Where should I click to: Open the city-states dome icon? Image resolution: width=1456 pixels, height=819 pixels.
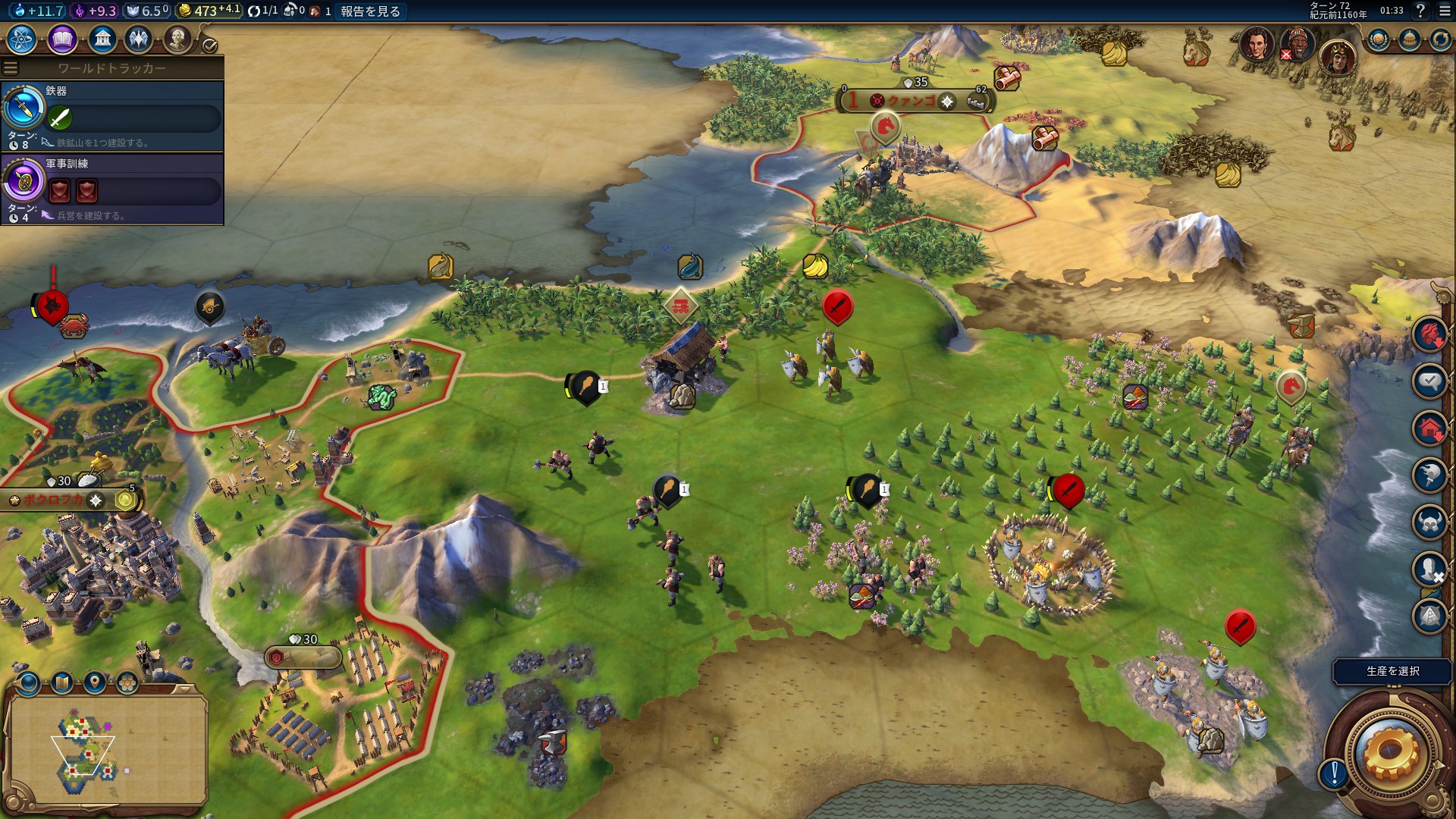pos(1409,39)
